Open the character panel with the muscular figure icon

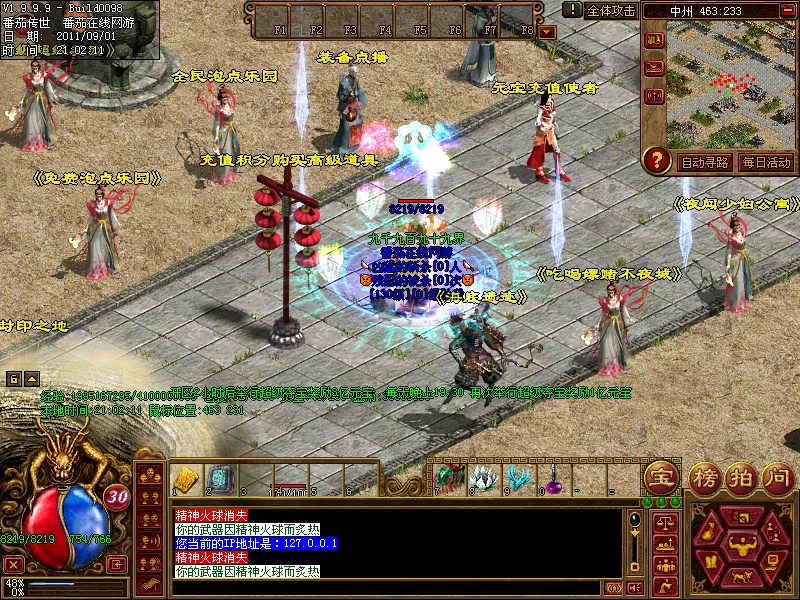coord(741,545)
